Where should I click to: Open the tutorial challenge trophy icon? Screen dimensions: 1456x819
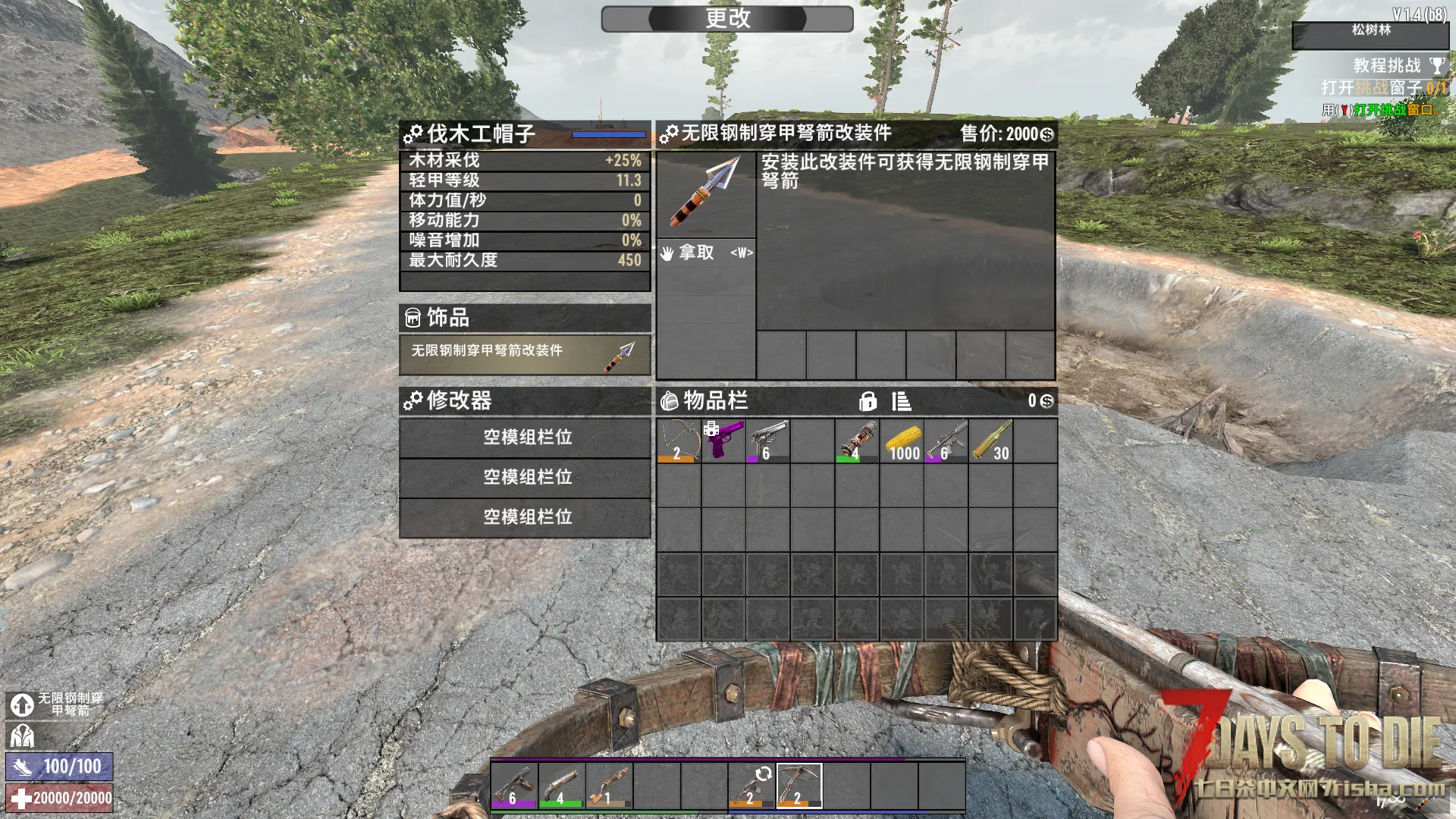click(1436, 66)
